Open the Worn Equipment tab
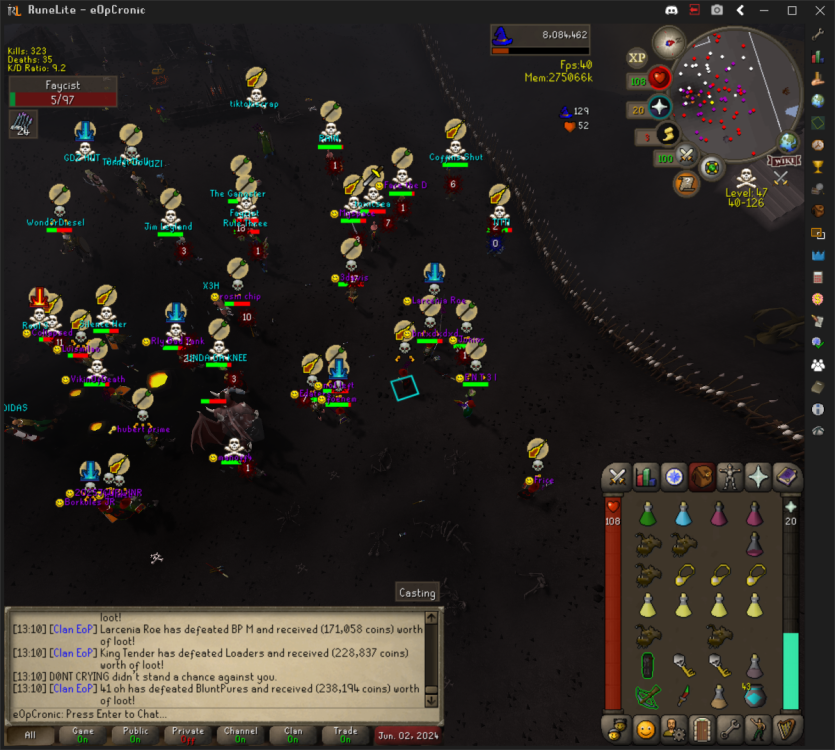835x750 pixels. (x=730, y=477)
